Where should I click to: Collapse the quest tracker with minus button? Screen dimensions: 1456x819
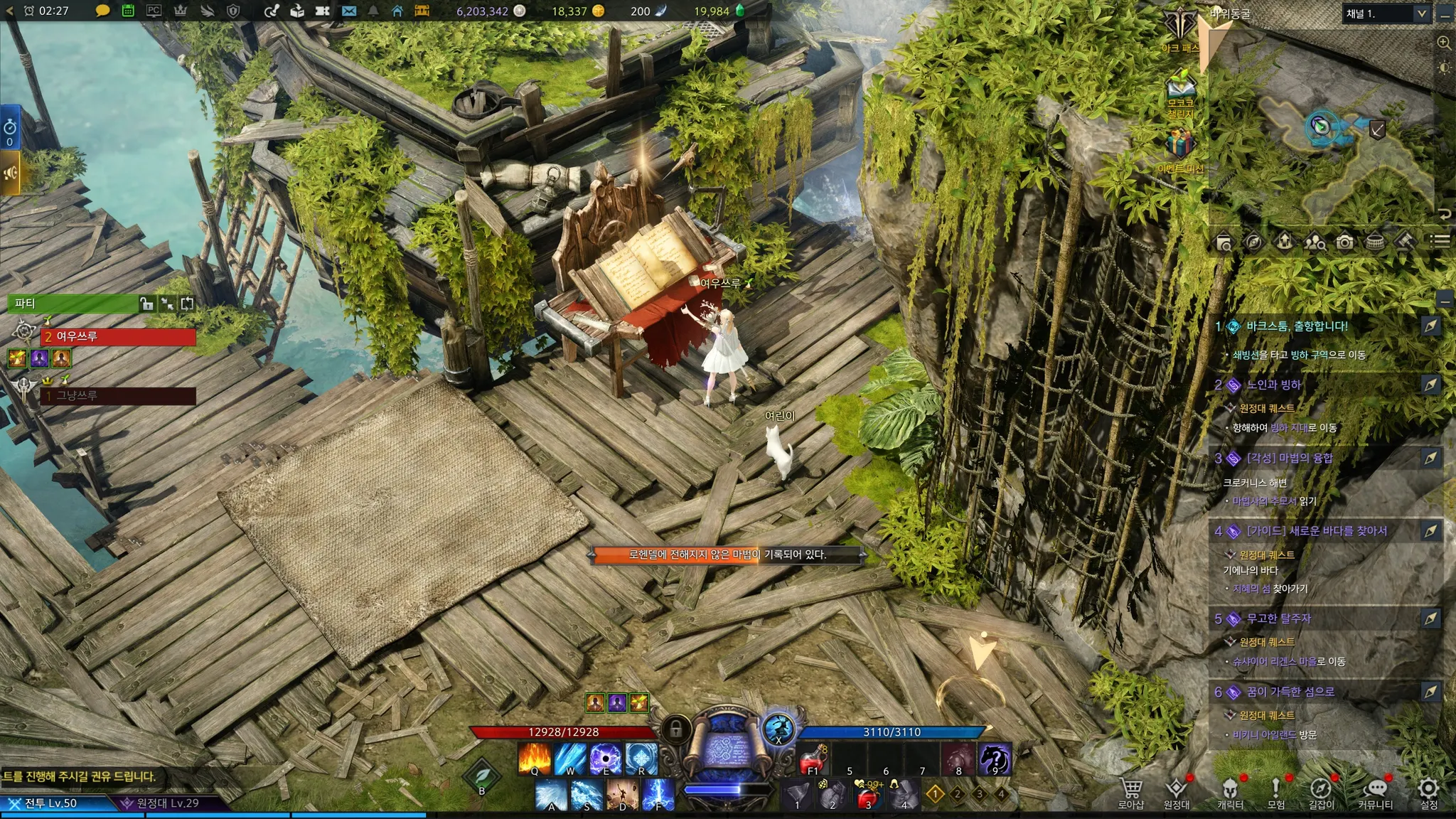(1444, 300)
